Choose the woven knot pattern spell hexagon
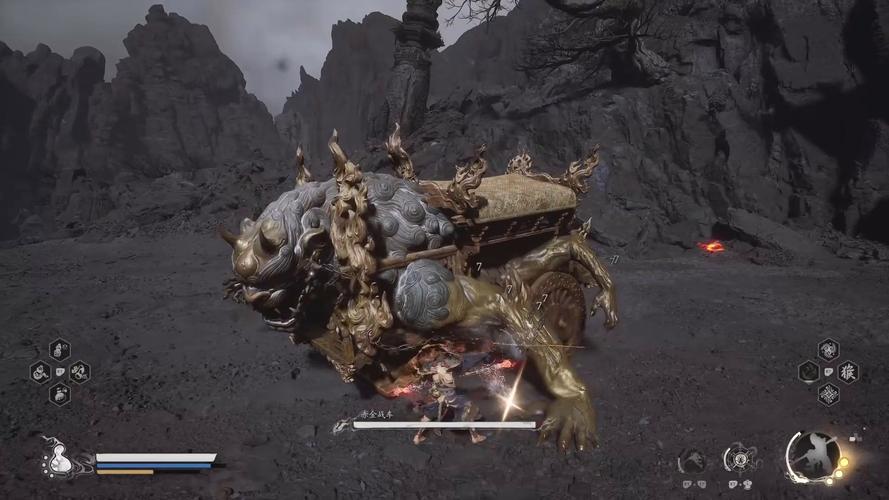 pyautogui.click(x=828, y=394)
